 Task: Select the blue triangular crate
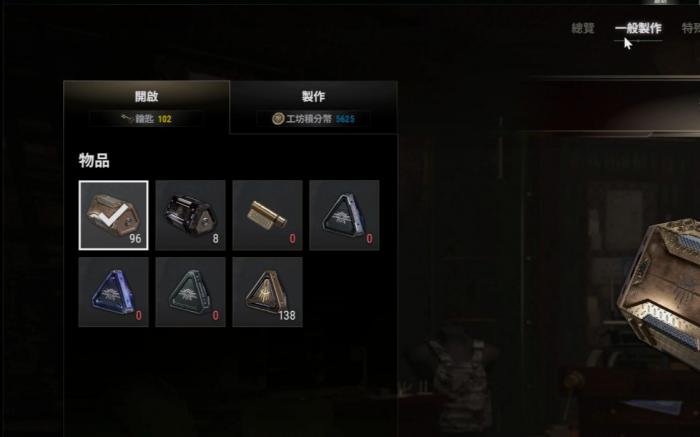(114, 292)
